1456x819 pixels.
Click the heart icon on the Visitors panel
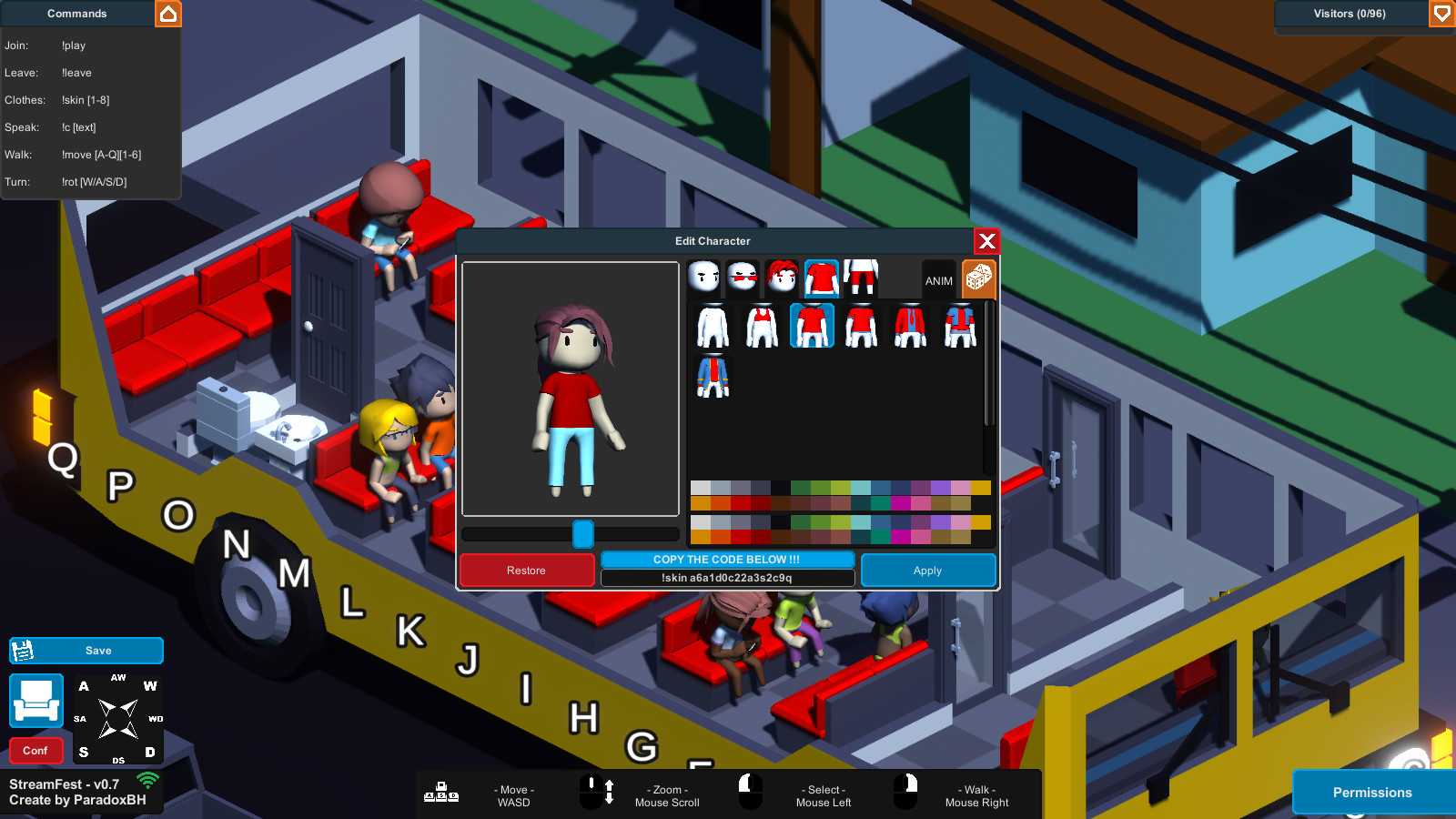pyautogui.click(x=1442, y=14)
